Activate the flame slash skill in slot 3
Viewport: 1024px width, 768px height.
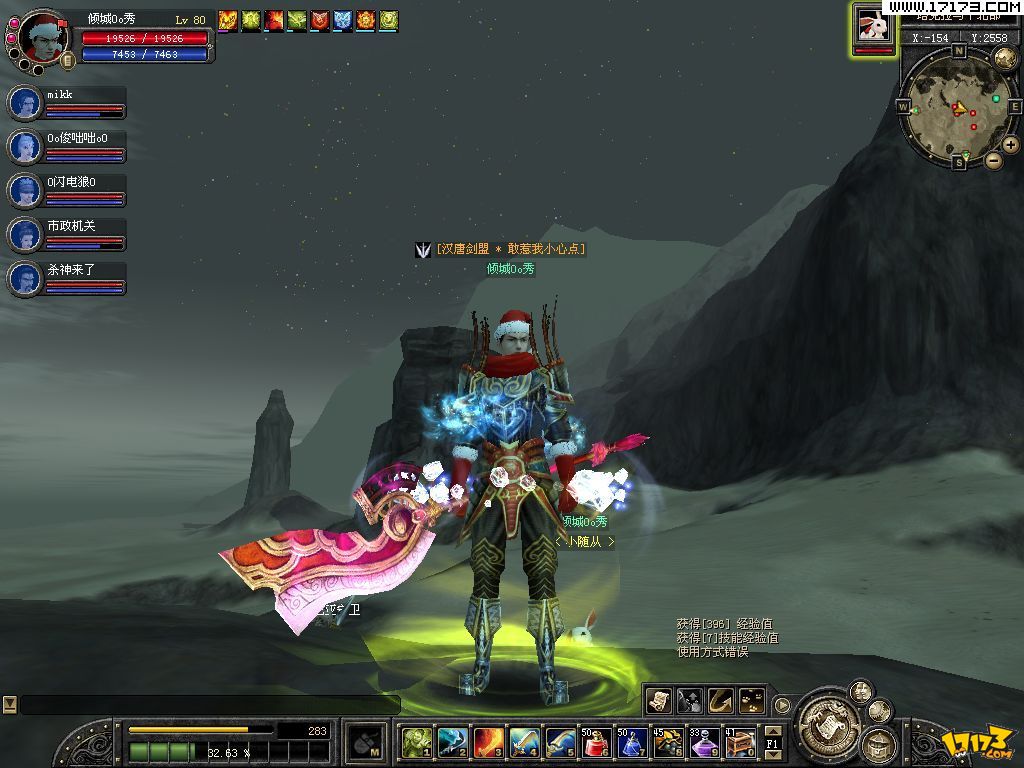[488, 742]
